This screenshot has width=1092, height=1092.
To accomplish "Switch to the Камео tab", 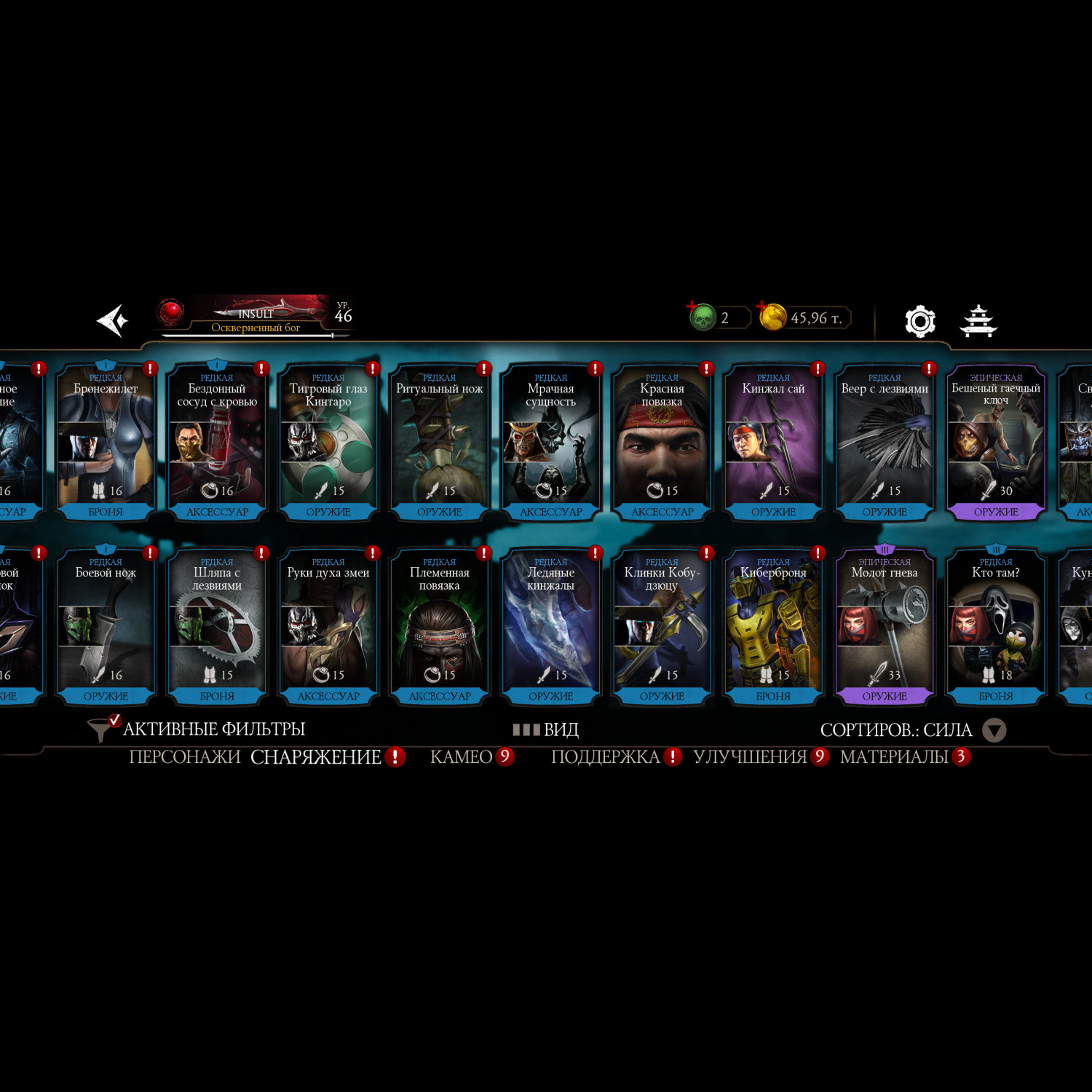I will (462, 757).
